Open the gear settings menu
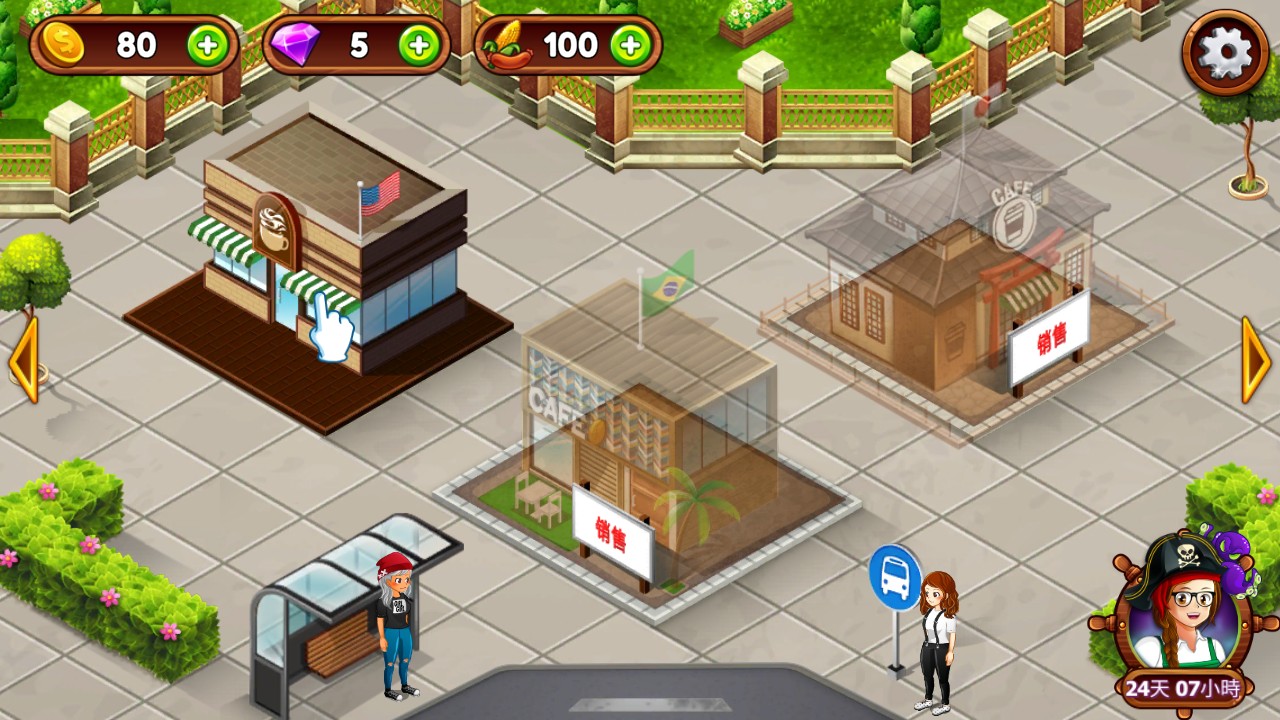This screenshot has height=720, width=1280. (x=1225, y=55)
